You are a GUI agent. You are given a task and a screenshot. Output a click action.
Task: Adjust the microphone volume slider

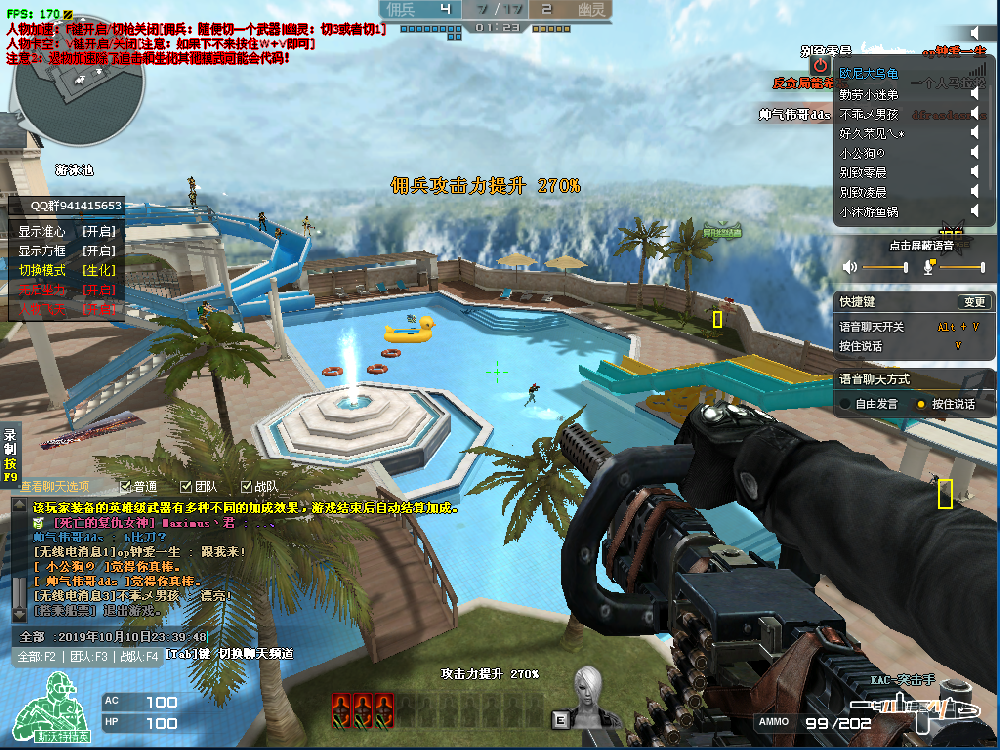tap(962, 267)
